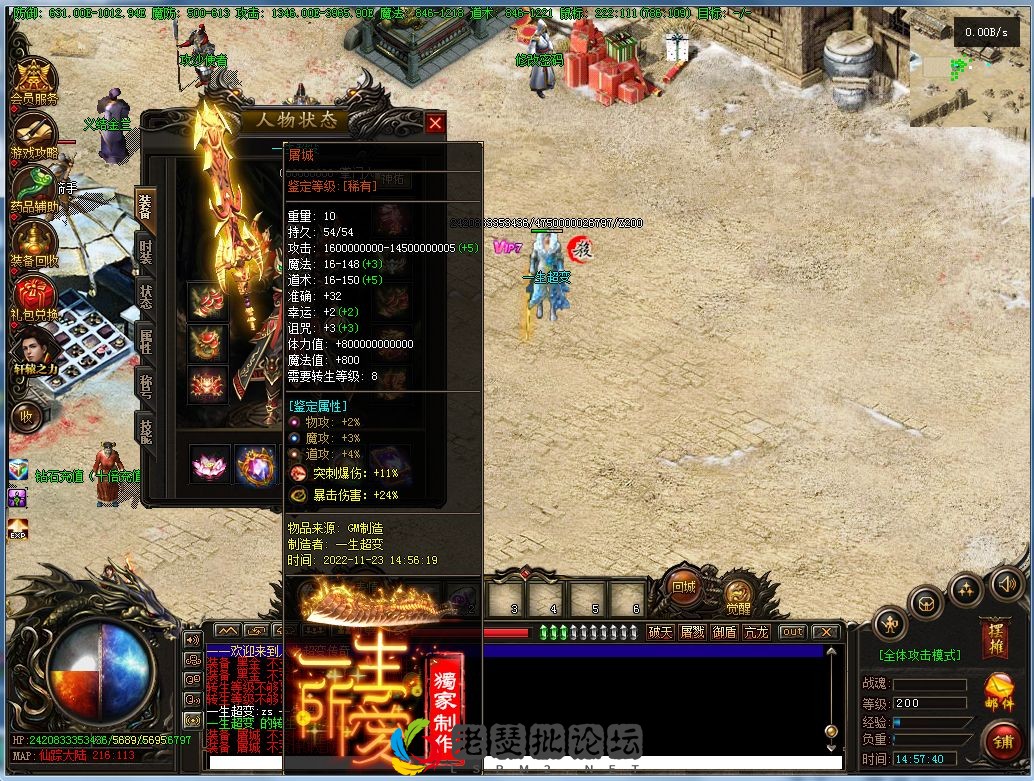This screenshot has height=781, width=1034.
Task: Switch to the 时装 fashion tab
Action: point(146,251)
